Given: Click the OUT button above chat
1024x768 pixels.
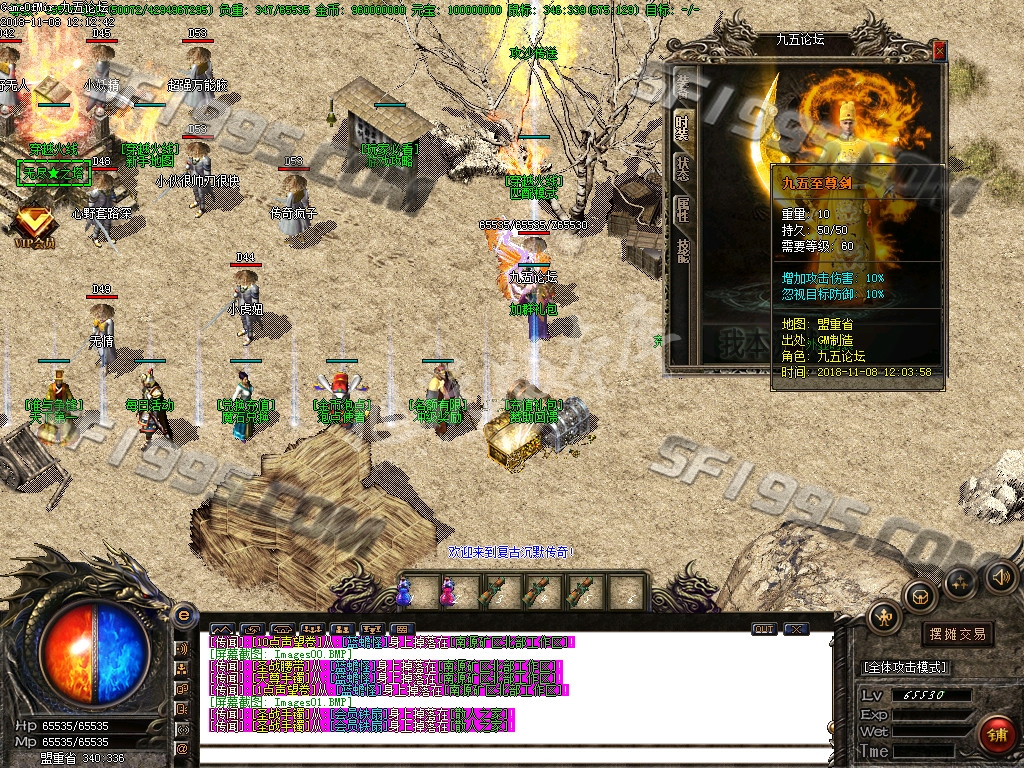Looking at the screenshot, I should pos(764,629).
